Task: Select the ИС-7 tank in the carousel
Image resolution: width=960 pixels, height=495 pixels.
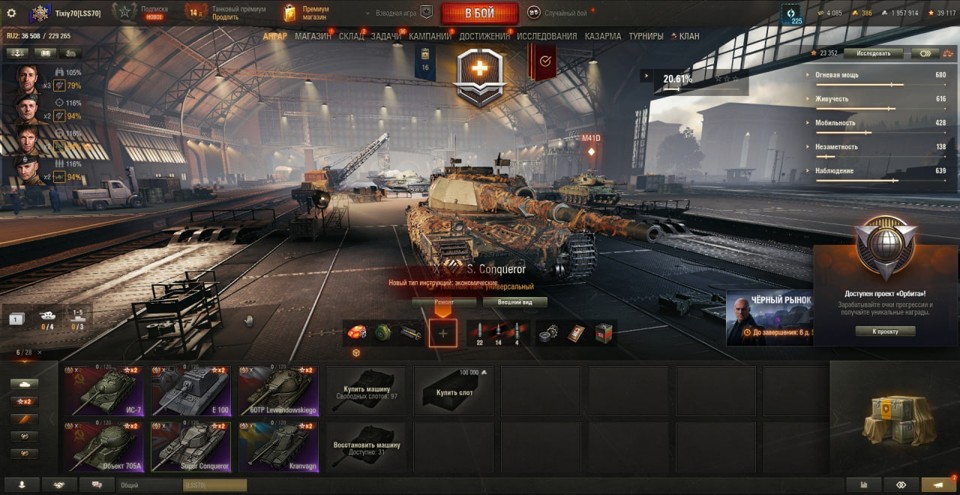Action: coord(104,390)
